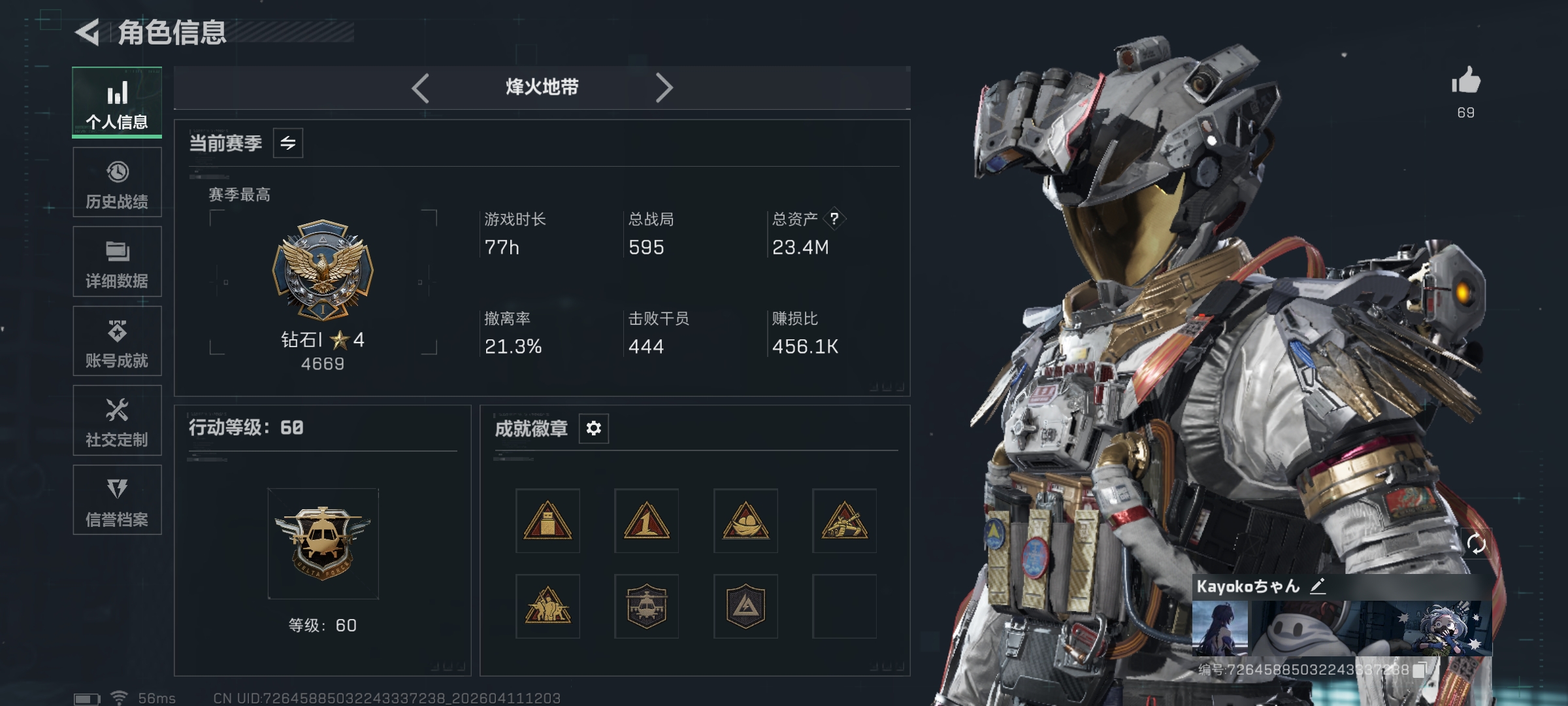Switch to the 信誉档案 tab
The image size is (1568, 706).
tap(117, 500)
